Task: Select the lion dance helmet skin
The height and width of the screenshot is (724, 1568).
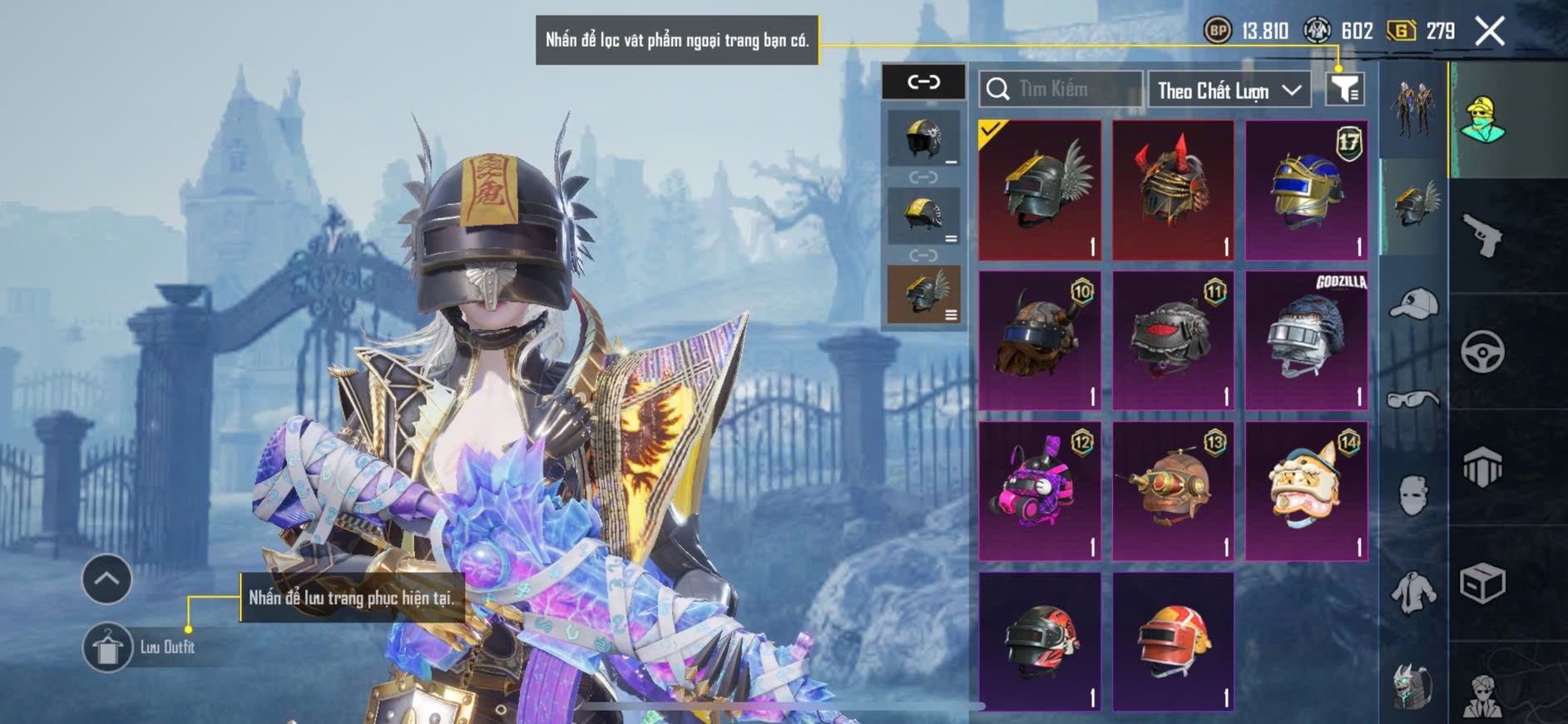Action: tap(1306, 491)
